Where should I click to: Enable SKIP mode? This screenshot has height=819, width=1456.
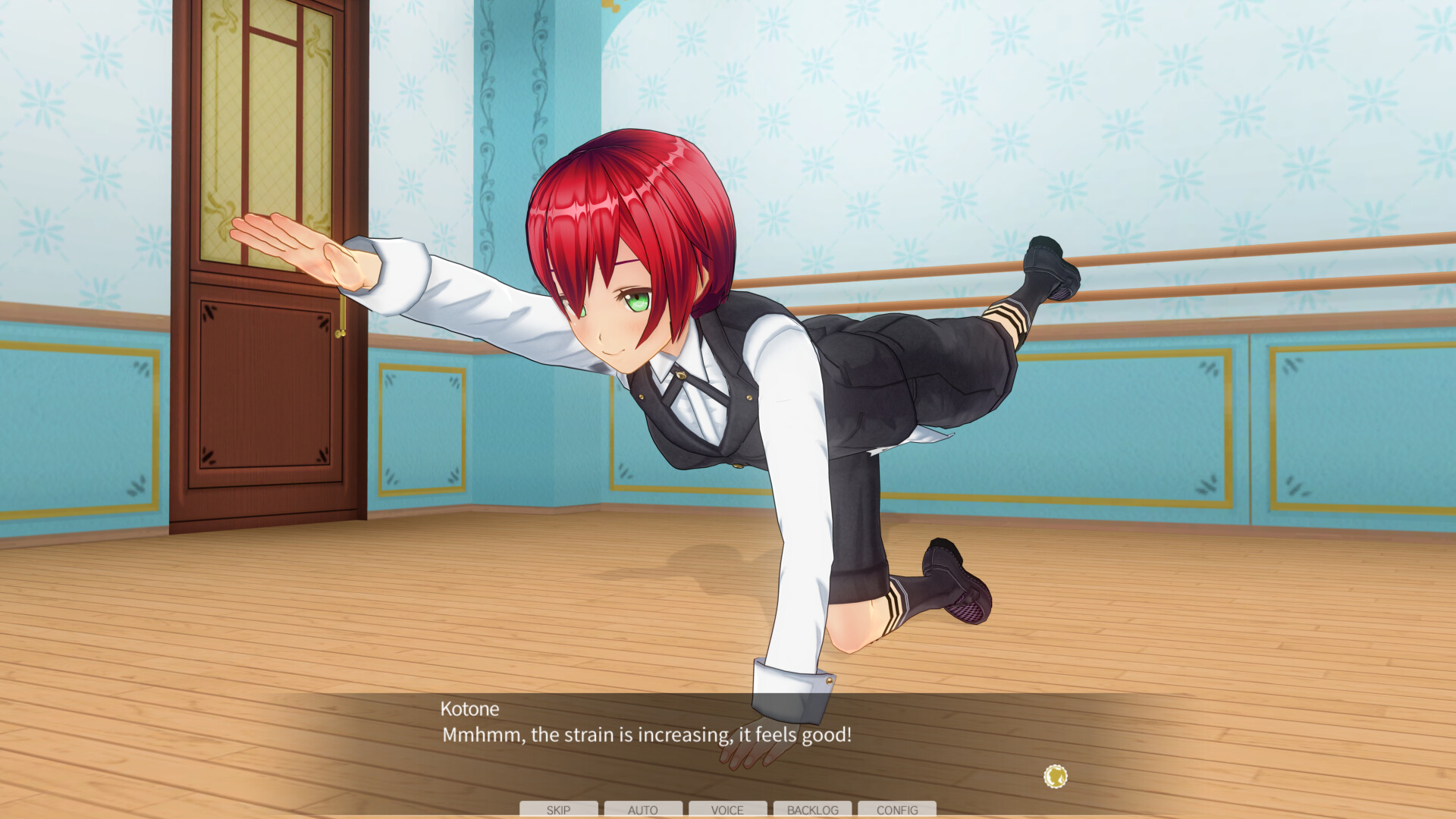pos(557,810)
